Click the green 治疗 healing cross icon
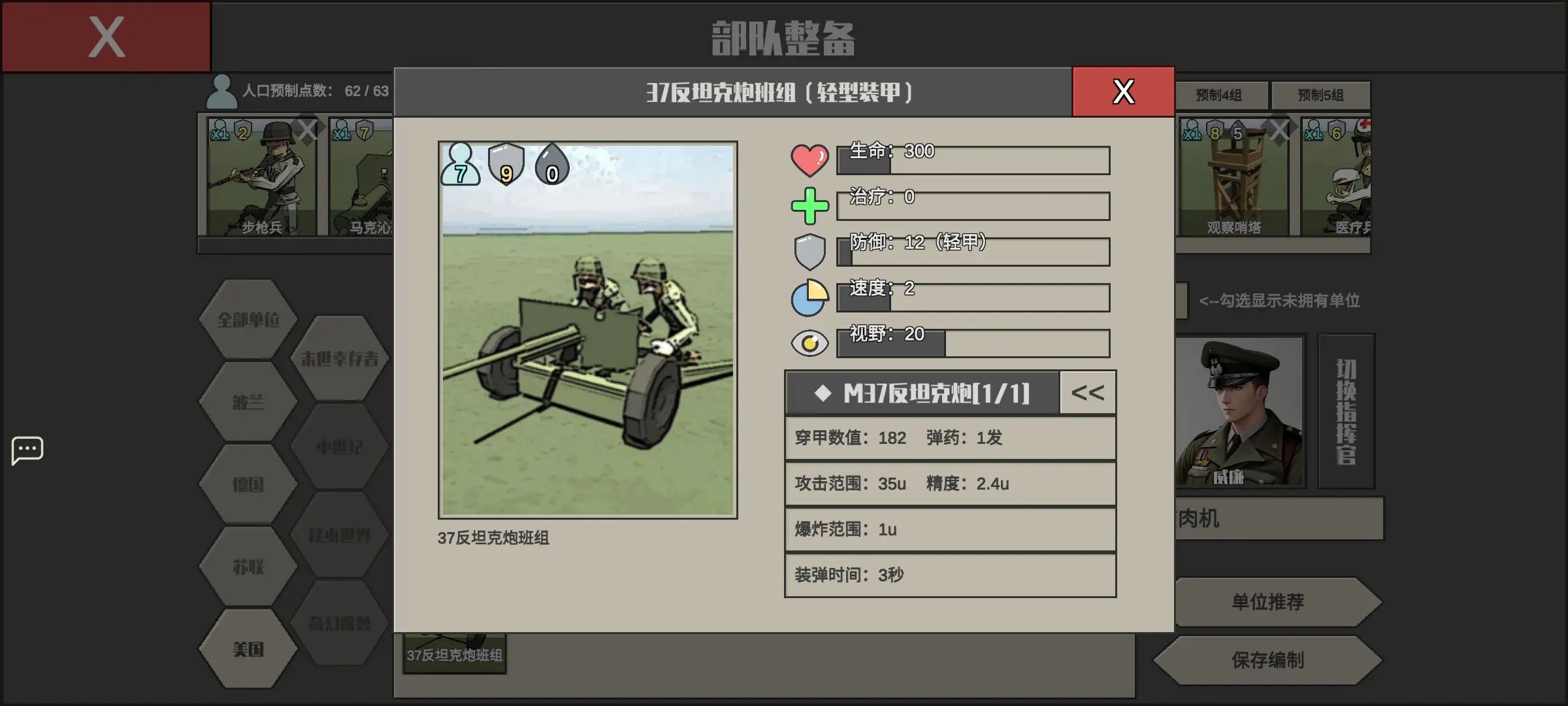 809,205
